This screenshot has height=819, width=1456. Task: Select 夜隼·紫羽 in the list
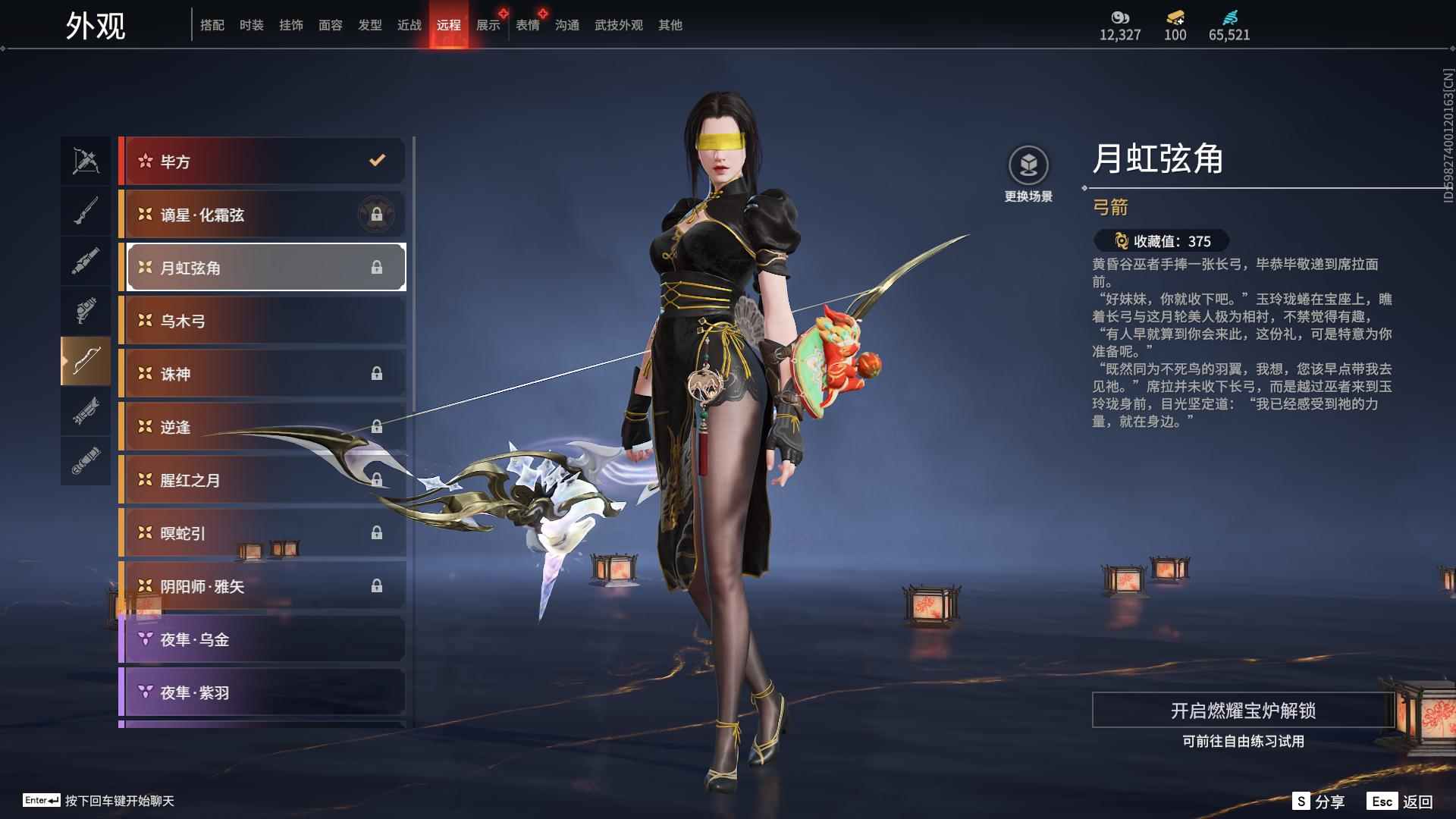262,692
